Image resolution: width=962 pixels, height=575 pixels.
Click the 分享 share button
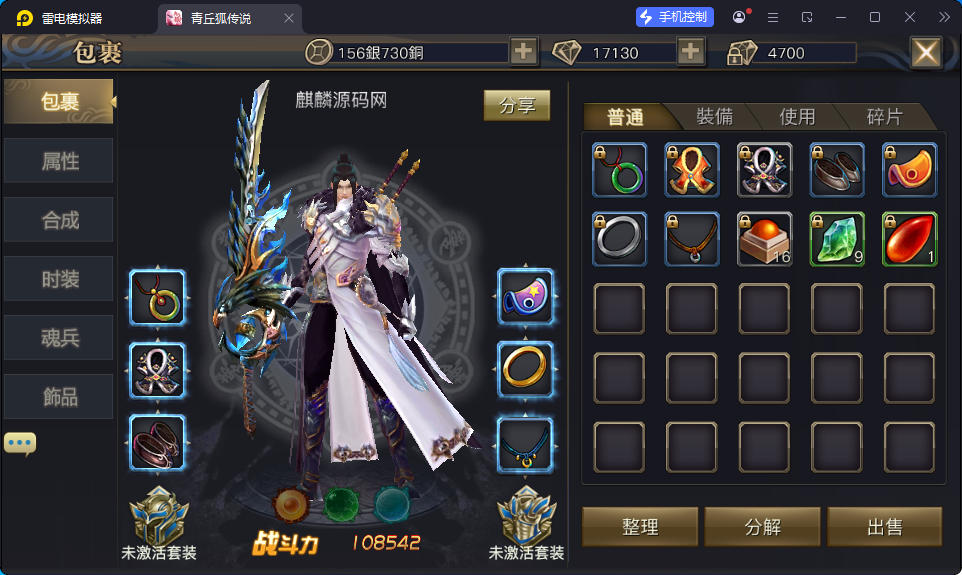click(x=517, y=105)
